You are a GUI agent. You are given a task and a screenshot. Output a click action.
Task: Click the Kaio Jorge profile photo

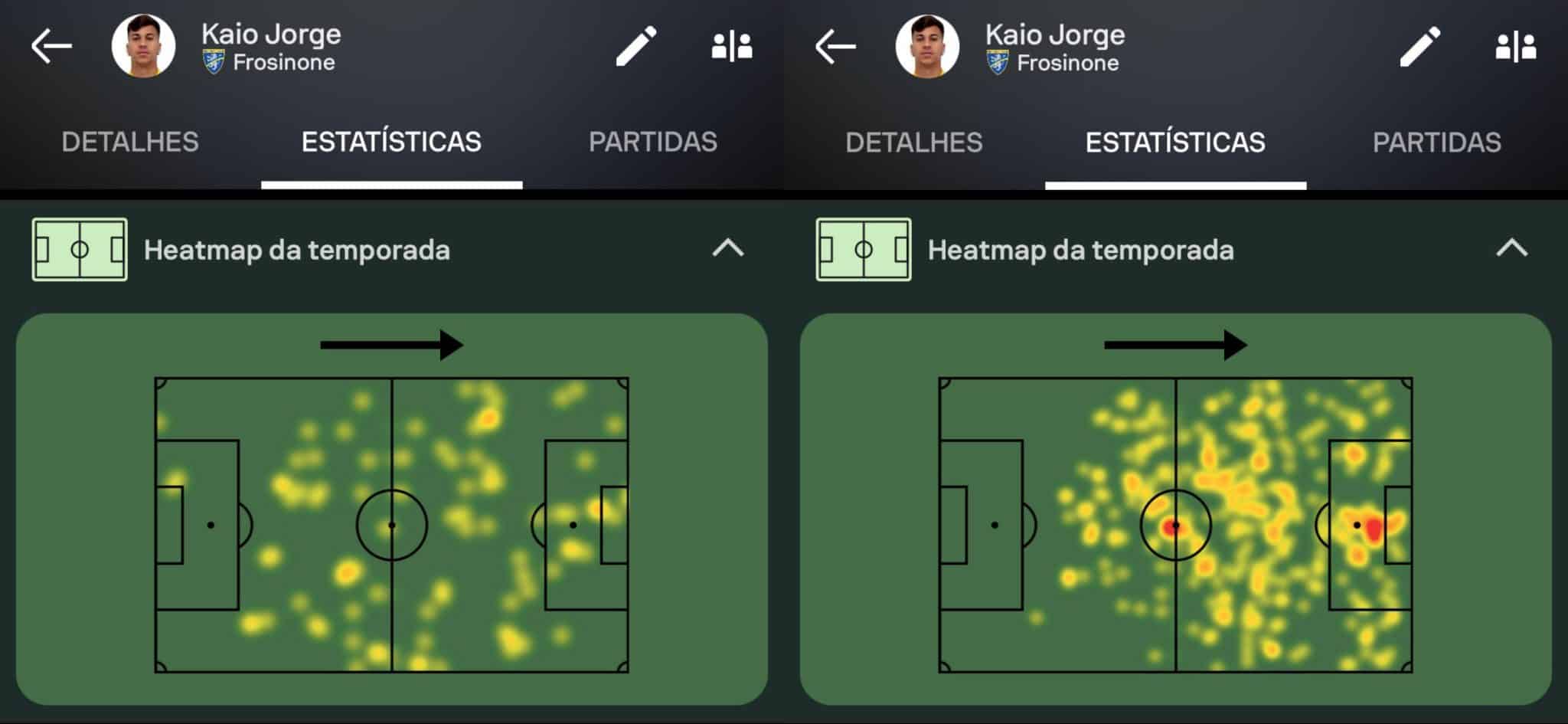(x=142, y=46)
